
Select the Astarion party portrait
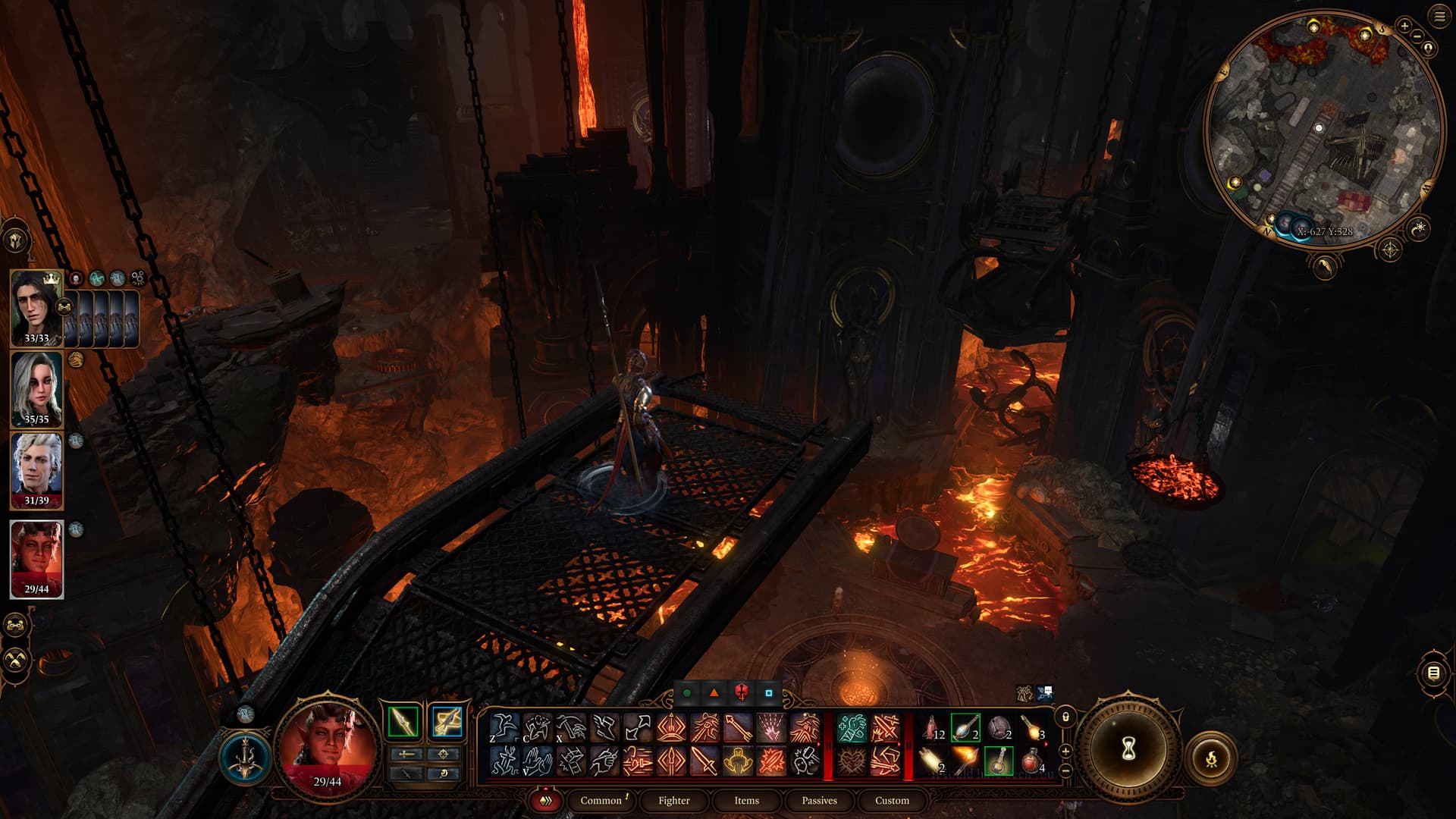pos(36,469)
